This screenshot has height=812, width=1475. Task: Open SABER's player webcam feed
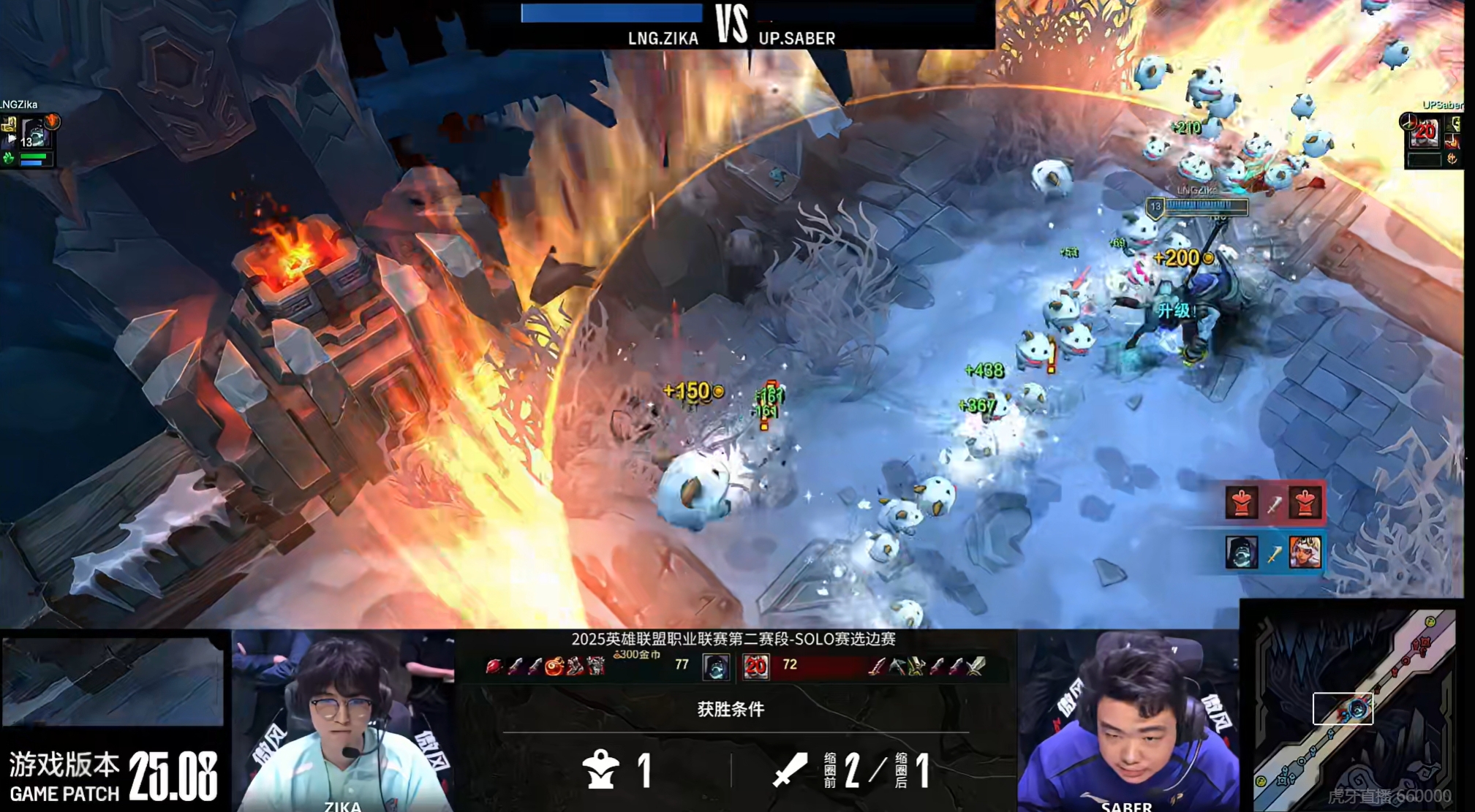[x=1128, y=722]
